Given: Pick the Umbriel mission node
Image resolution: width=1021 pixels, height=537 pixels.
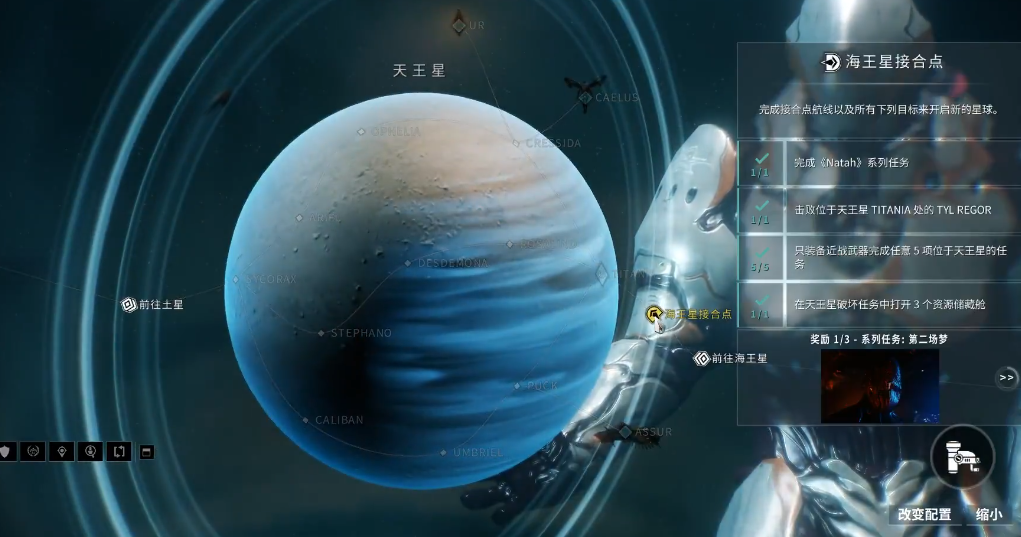Looking at the screenshot, I should pos(444,452).
